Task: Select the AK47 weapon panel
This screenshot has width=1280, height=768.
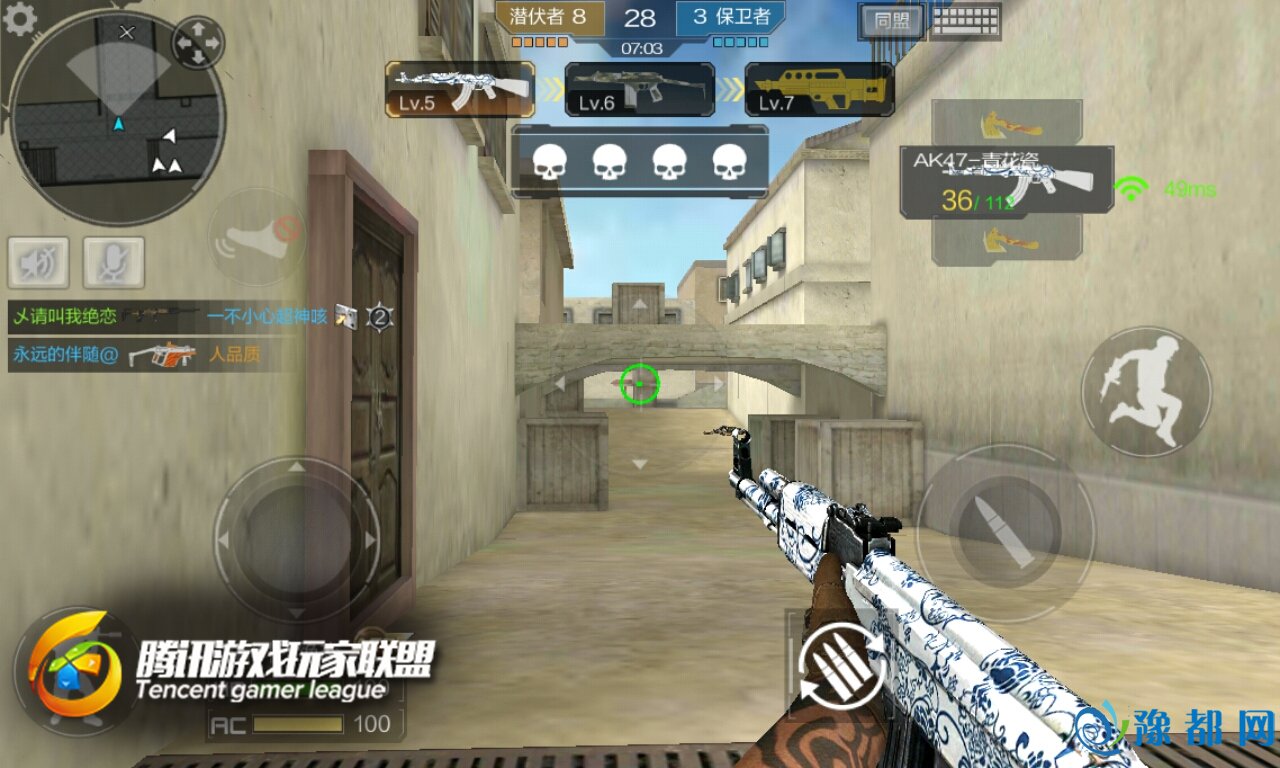Action: point(1007,182)
